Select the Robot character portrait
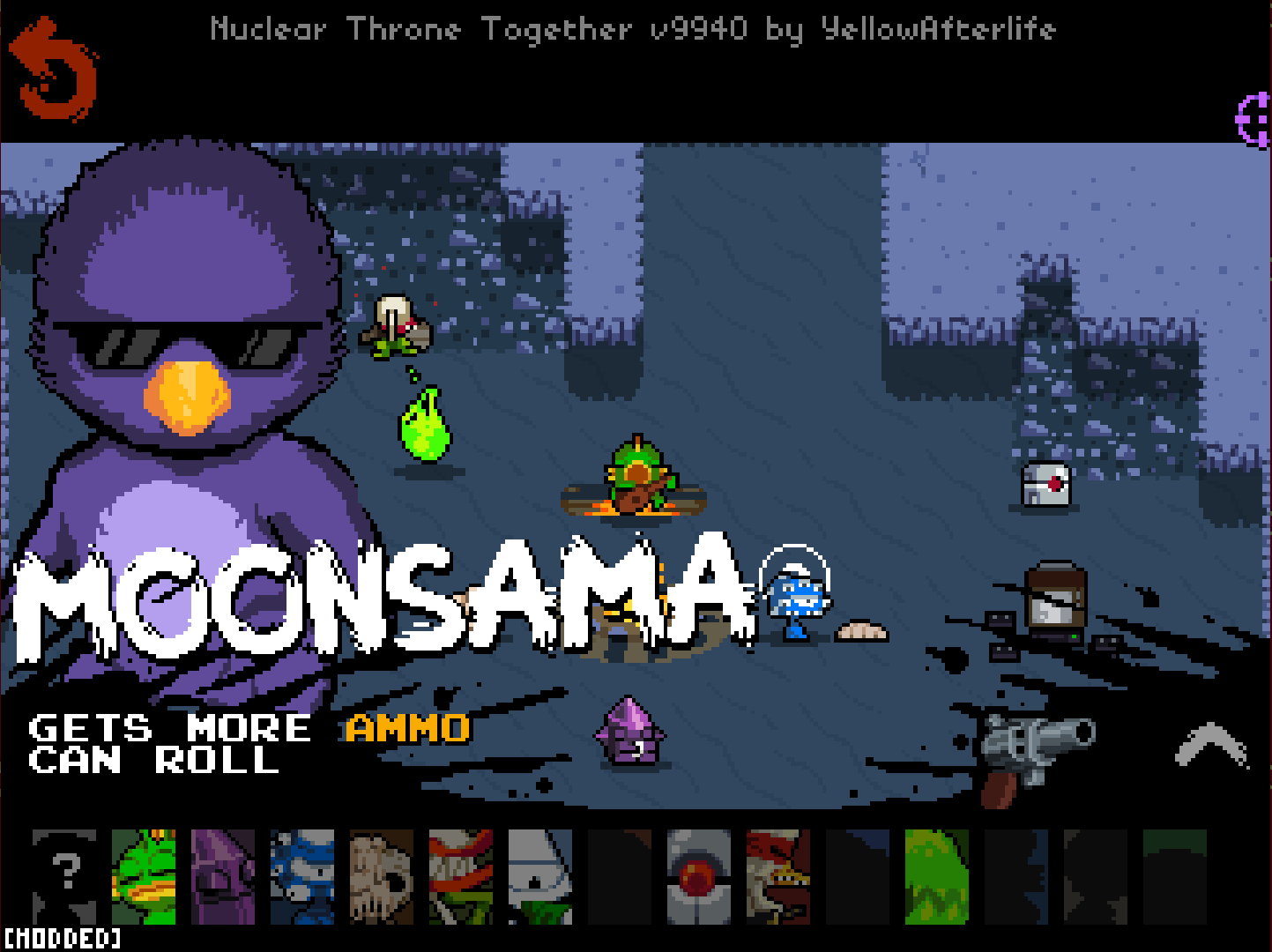Image resolution: width=1272 pixels, height=952 pixels. pos(701,877)
